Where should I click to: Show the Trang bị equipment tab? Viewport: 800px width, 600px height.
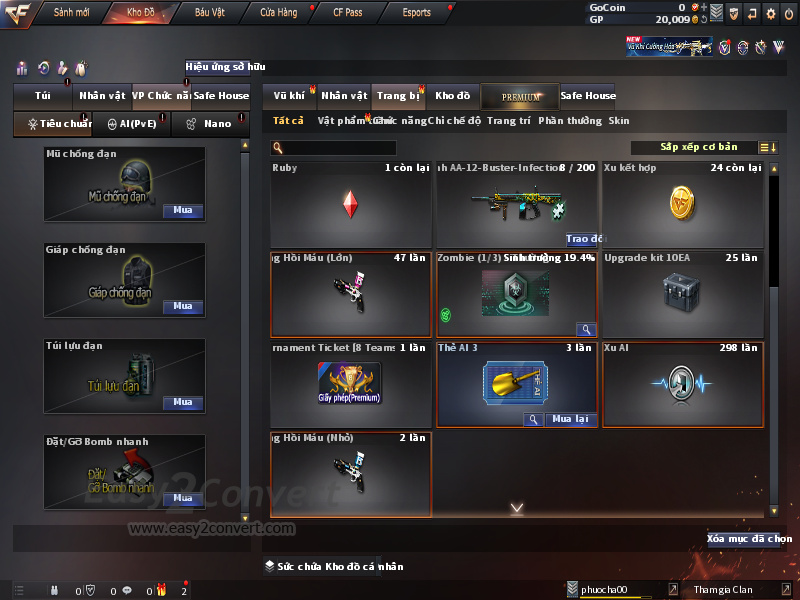point(398,96)
